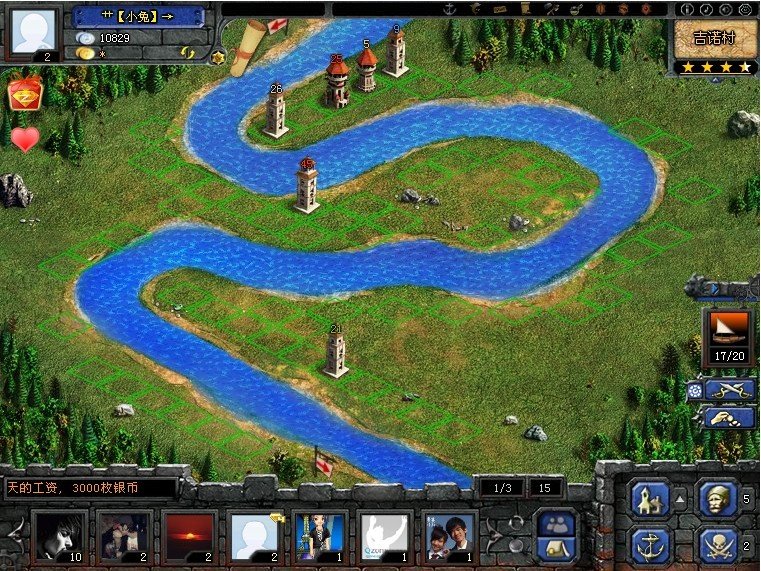Select the red heart icon

tap(25, 138)
